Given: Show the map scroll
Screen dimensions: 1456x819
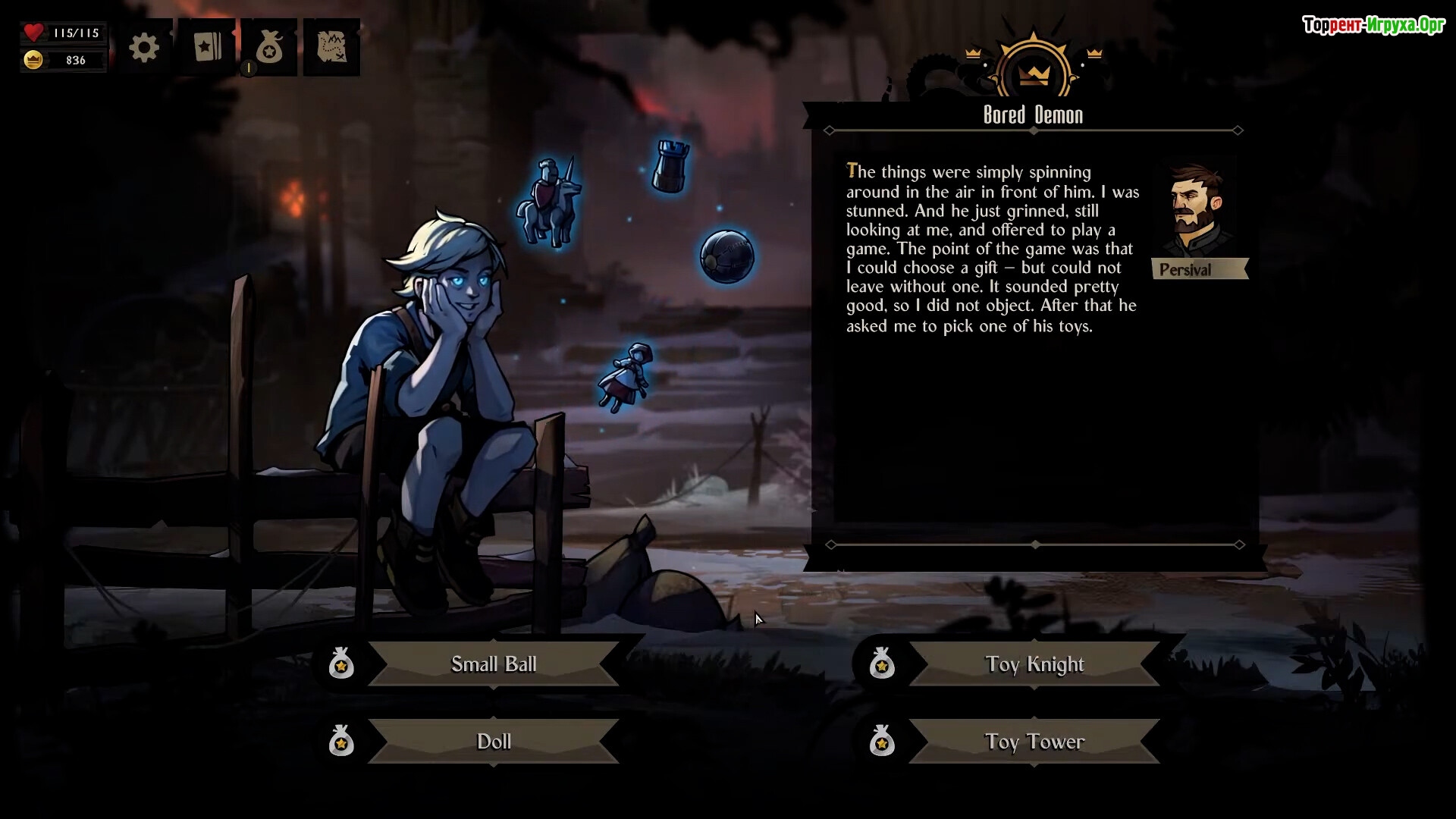Looking at the screenshot, I should 331,48.
